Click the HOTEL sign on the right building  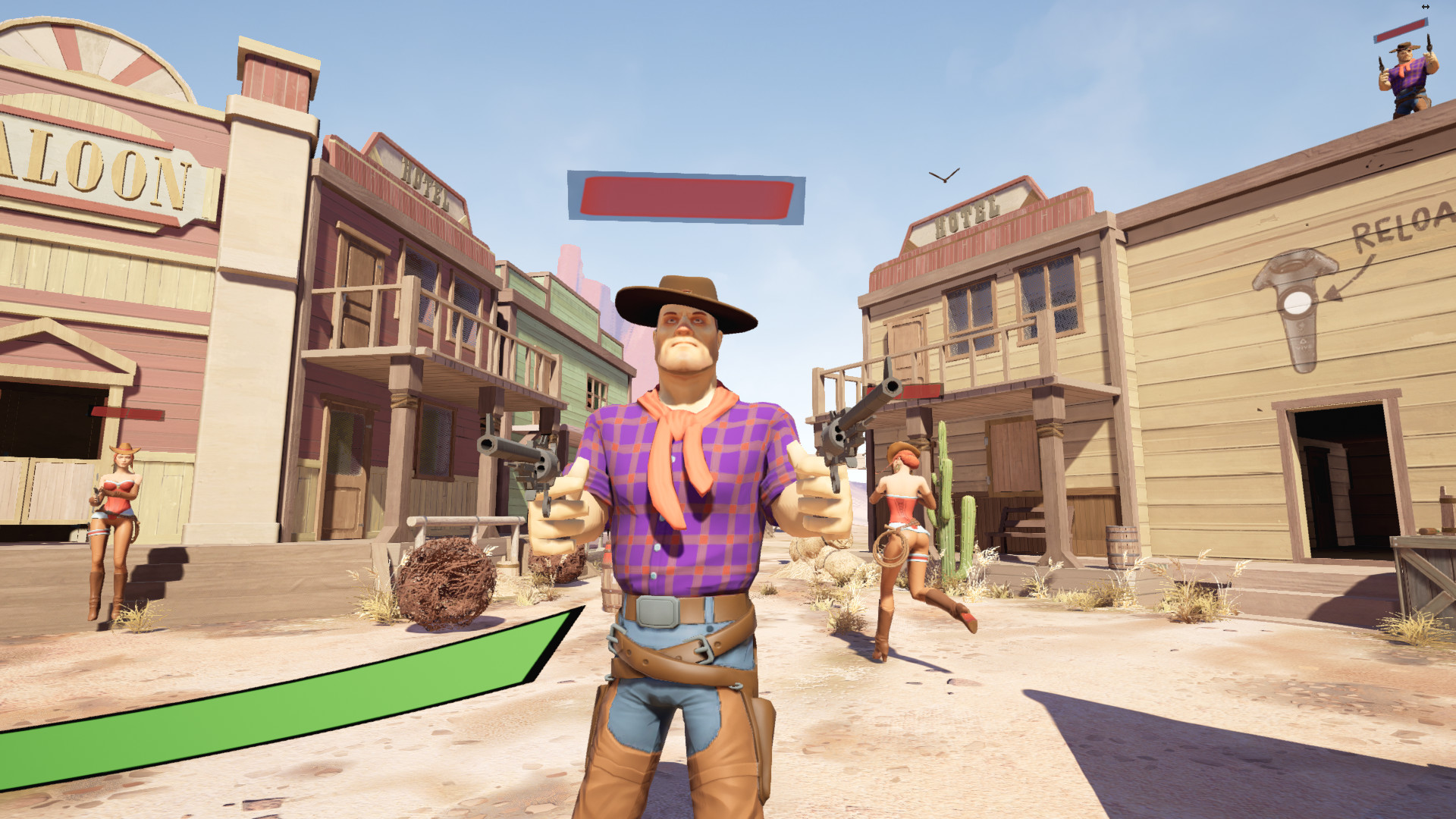(969, 216)
